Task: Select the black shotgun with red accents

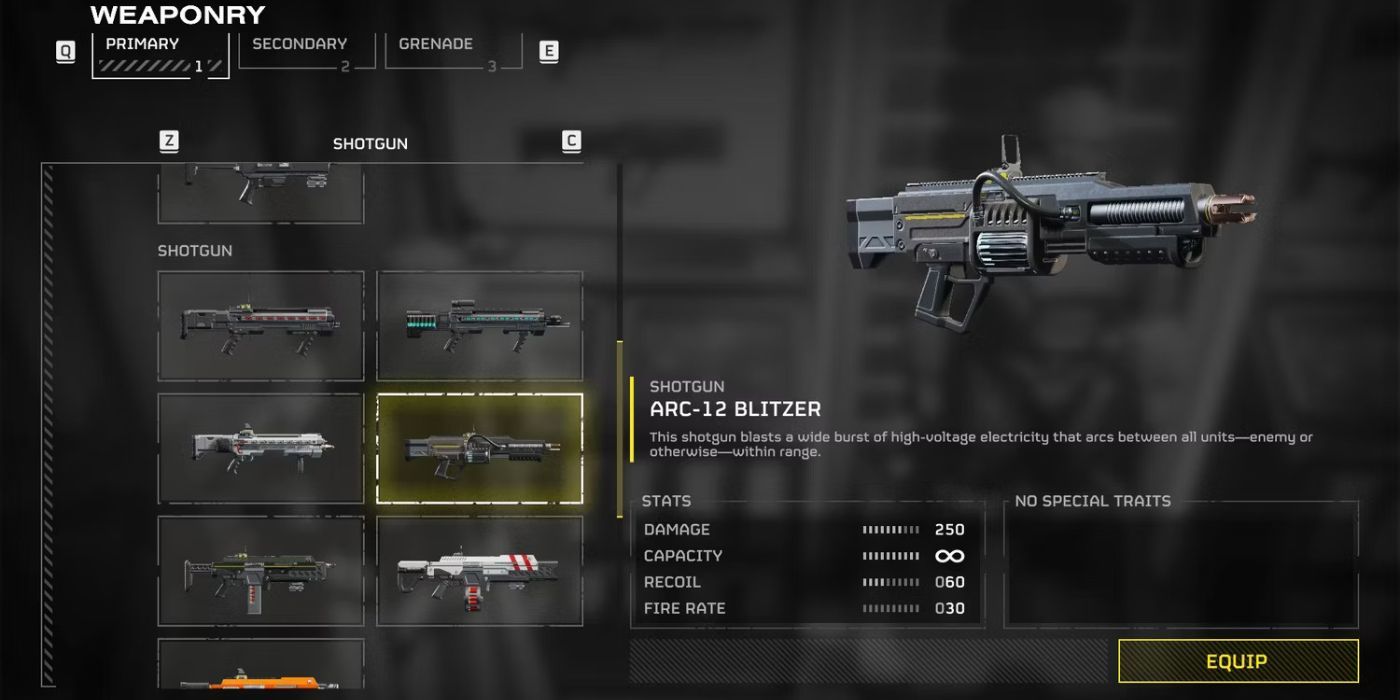Action: (x=261, y=326)
